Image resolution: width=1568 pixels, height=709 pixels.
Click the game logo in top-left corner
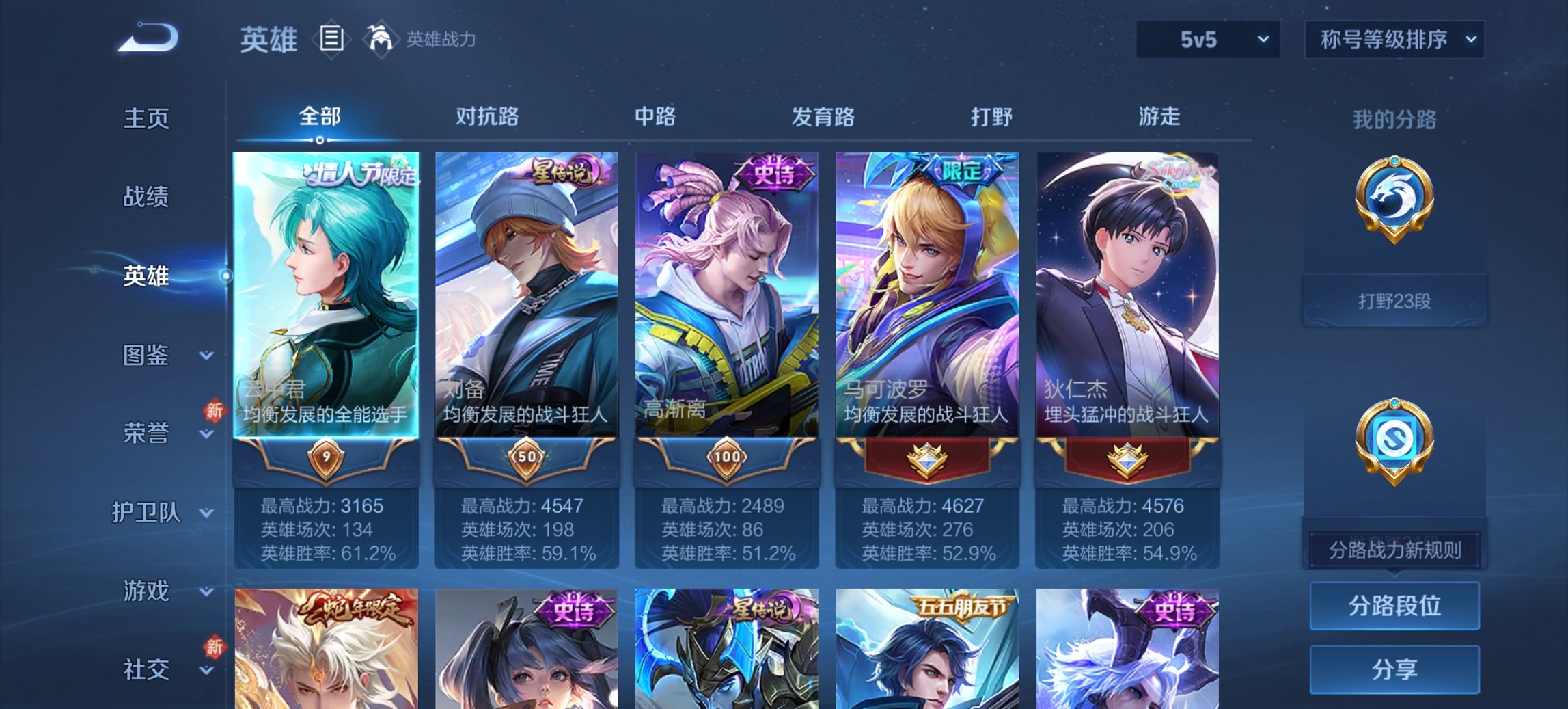click(x=147, y=38)
